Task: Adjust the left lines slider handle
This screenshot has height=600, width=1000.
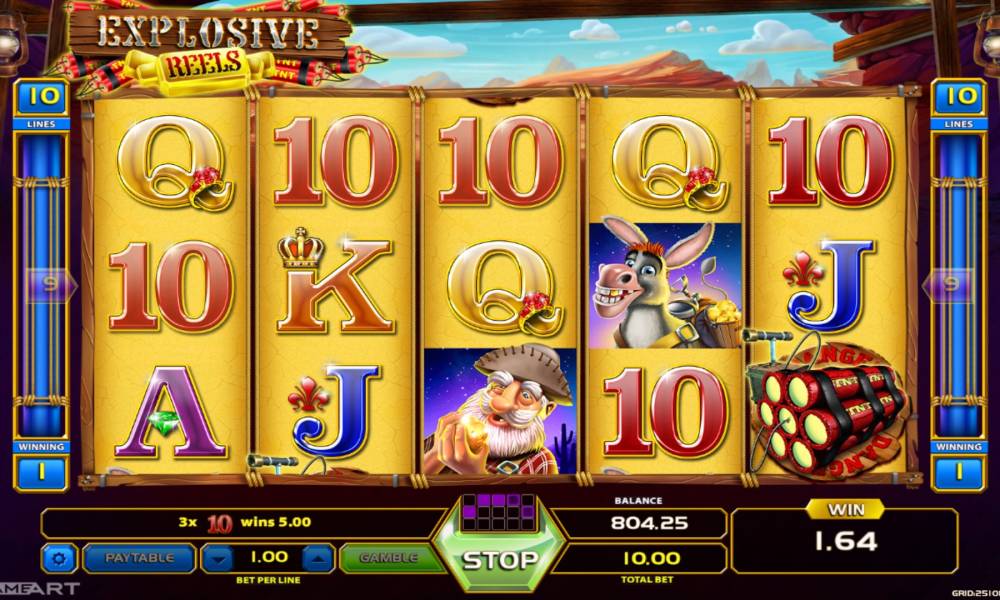Action: click(43, 285)
